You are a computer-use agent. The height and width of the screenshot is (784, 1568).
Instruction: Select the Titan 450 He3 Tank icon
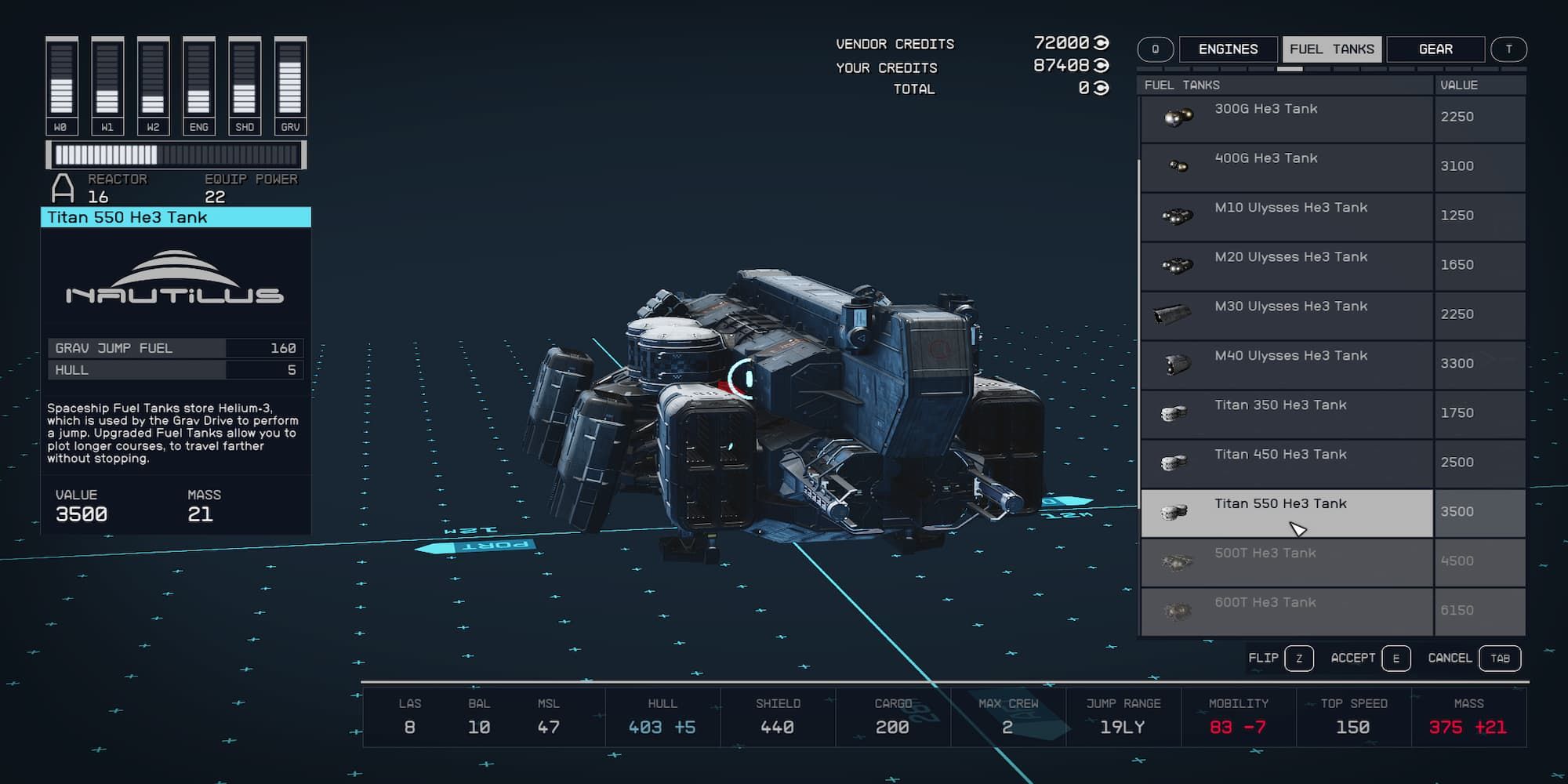[x=1172, y=463]
